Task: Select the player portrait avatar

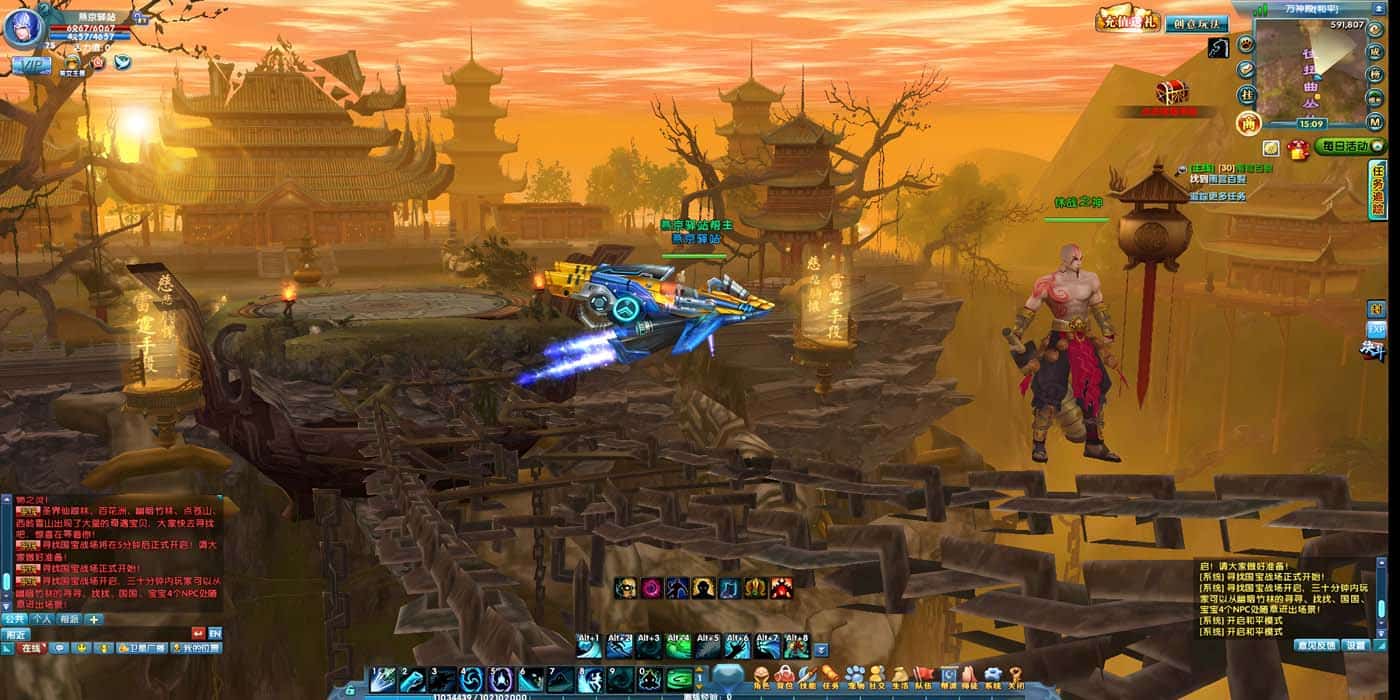Action: pos(22,27)
